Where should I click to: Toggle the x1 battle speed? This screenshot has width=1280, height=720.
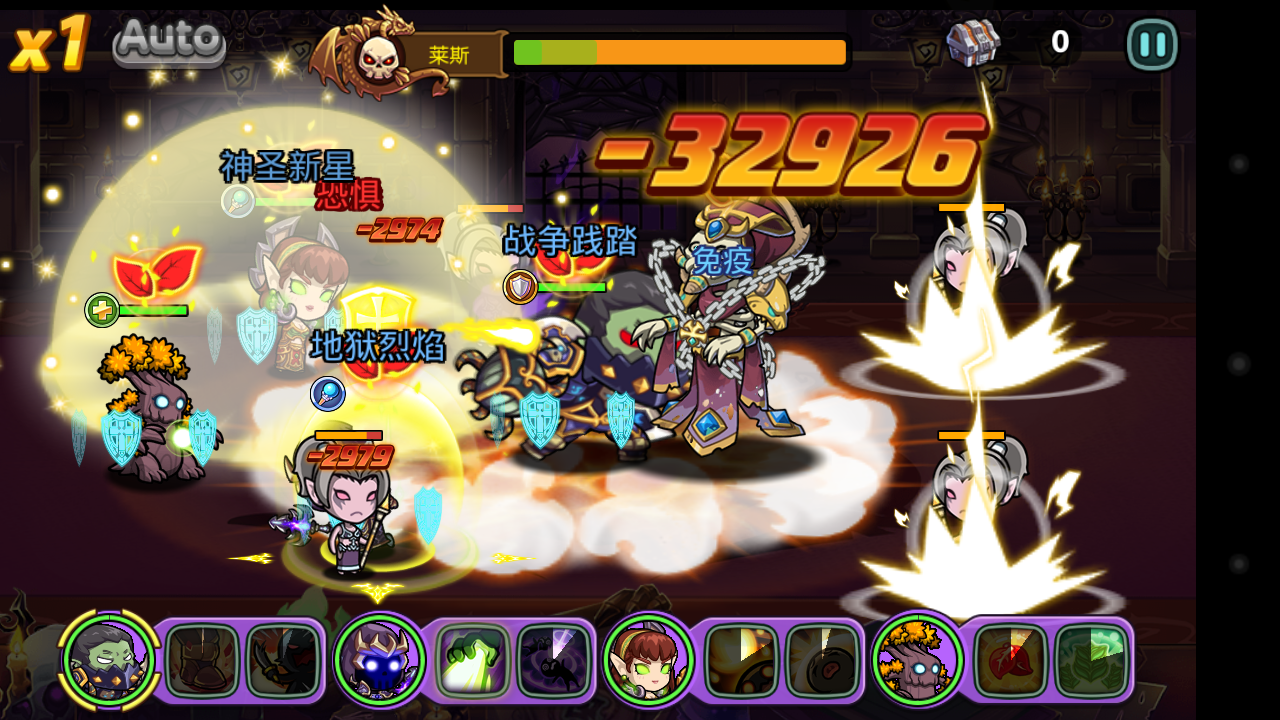click(x=50, y=45)
